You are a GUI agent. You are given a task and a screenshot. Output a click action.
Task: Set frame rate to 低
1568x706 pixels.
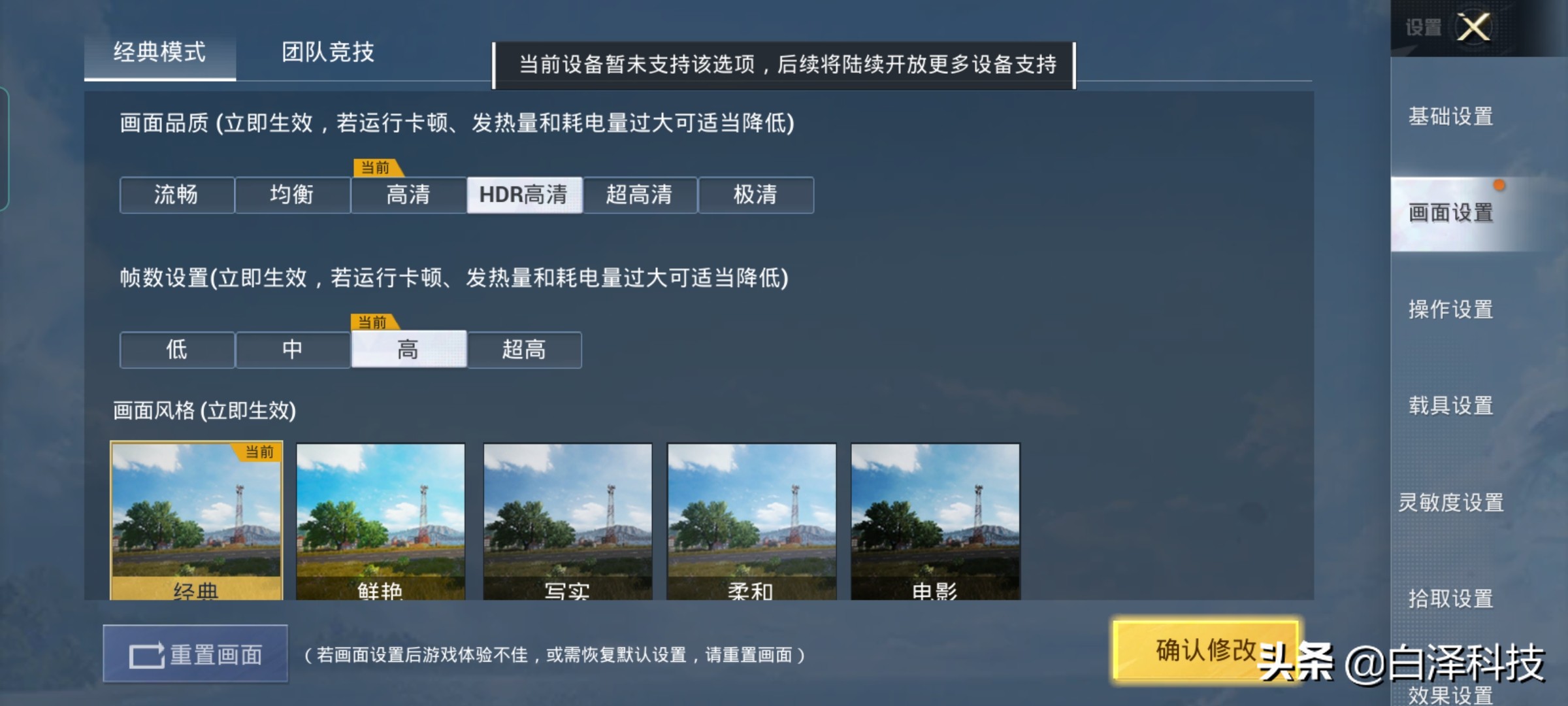point(176,350)
